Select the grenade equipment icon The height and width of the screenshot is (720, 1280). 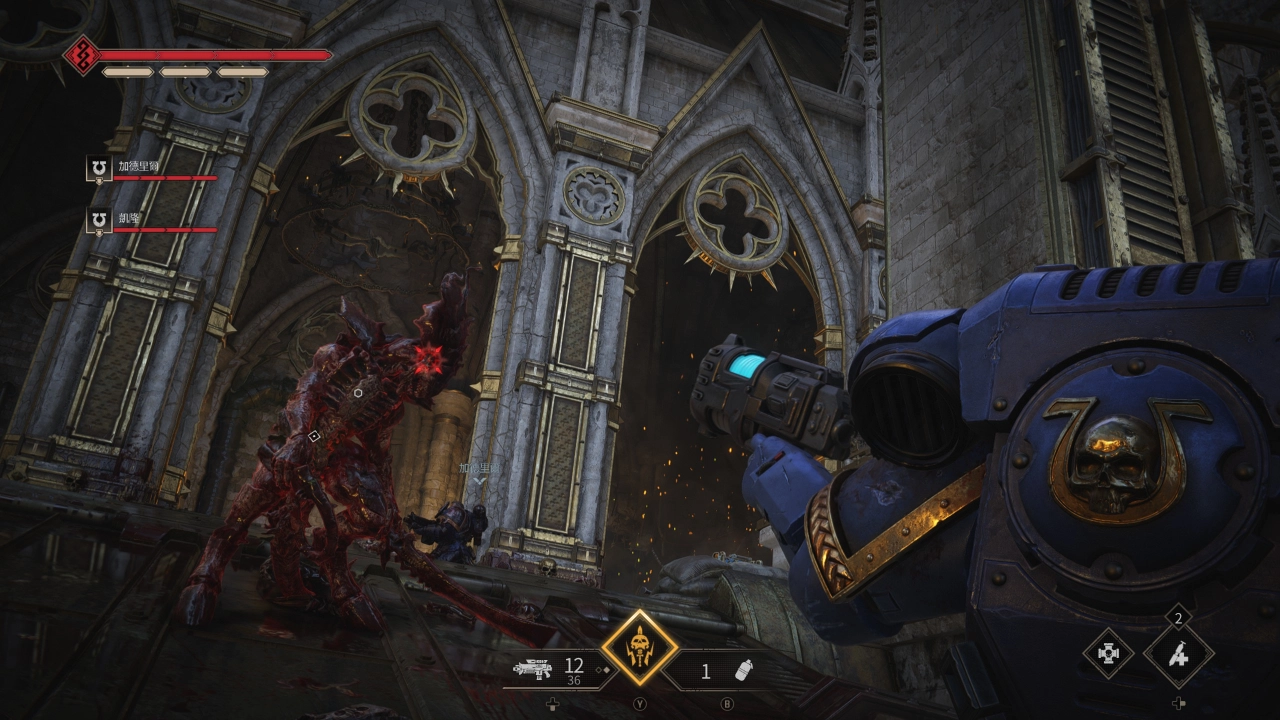pos(743,671)
